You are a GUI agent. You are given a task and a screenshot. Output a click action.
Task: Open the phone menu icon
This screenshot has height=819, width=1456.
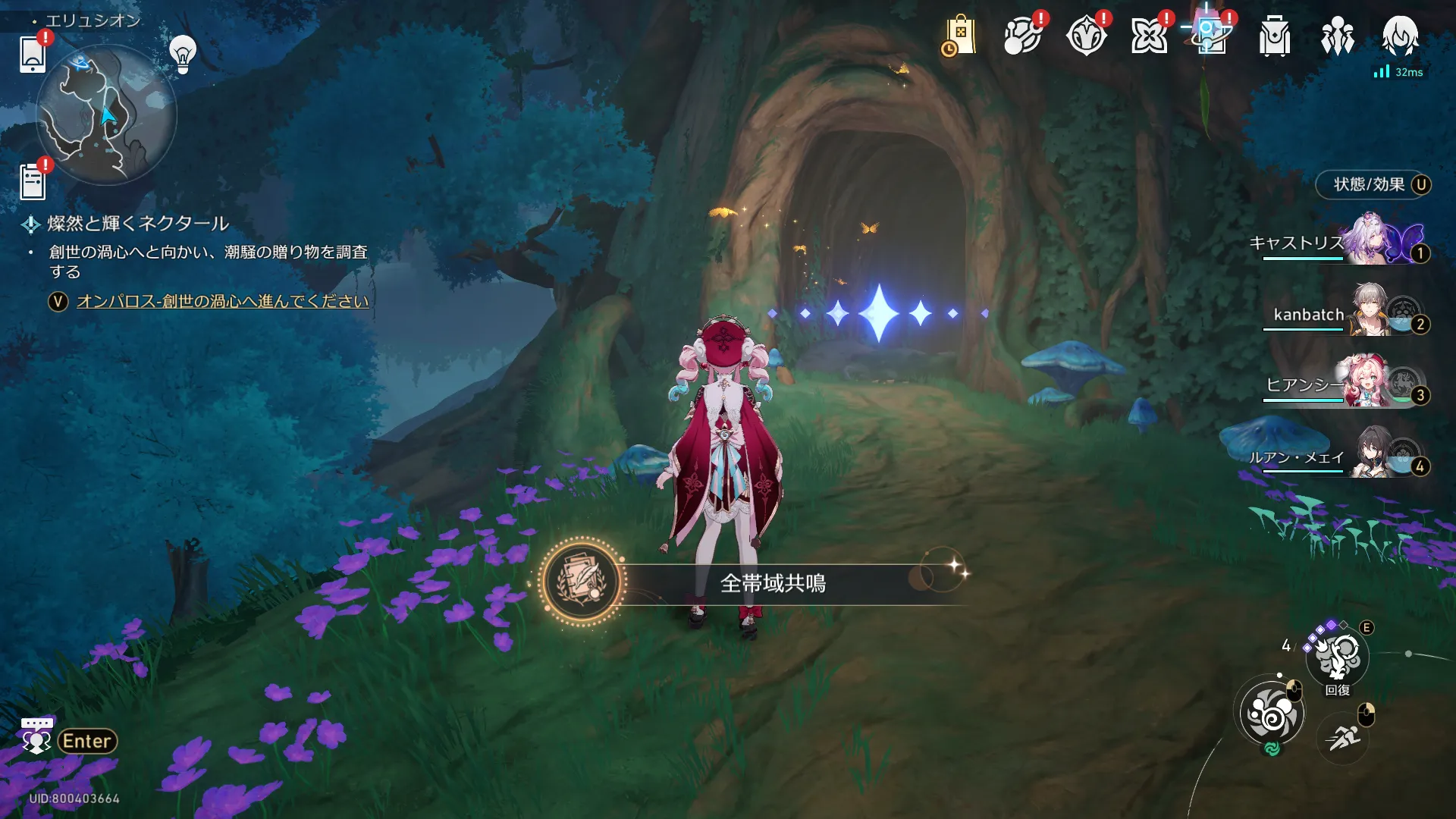click(x=33, y=53)
